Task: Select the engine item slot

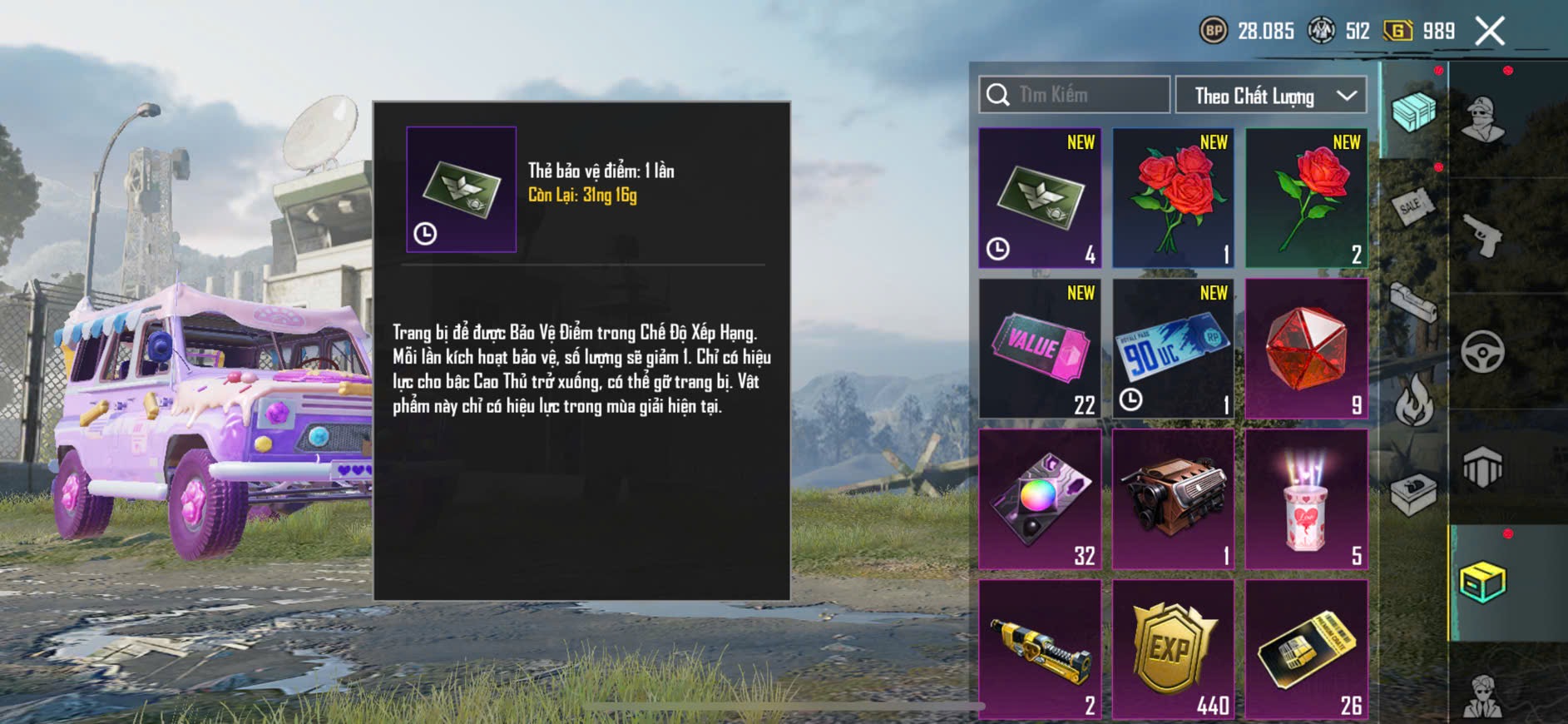Action: coord(1173,499)
